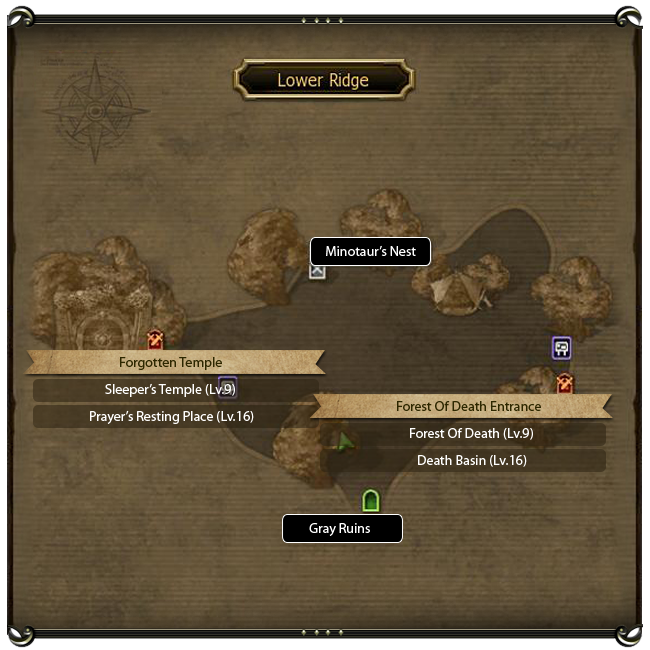Select Forest Of Death (Lv.9) dungeon
The width and height of the screenshot is (650, 650).
(468, 434)
